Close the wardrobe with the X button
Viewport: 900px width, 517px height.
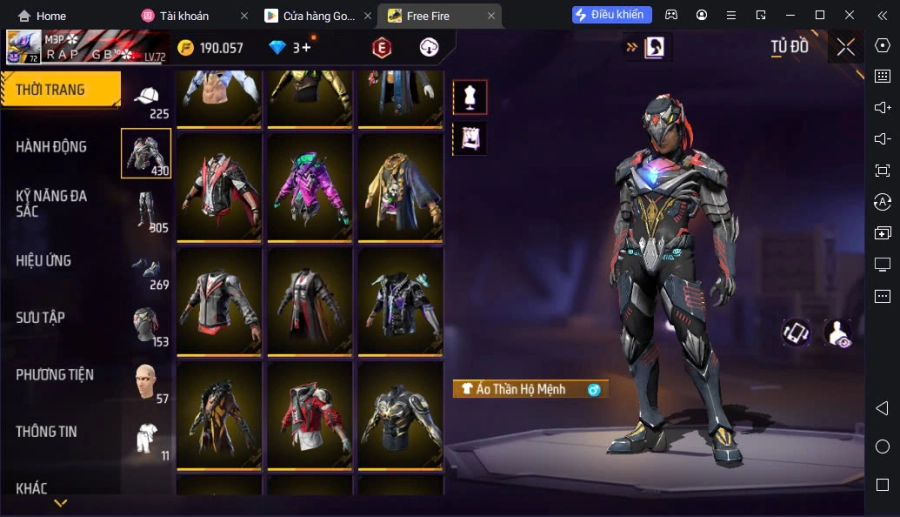846,47
